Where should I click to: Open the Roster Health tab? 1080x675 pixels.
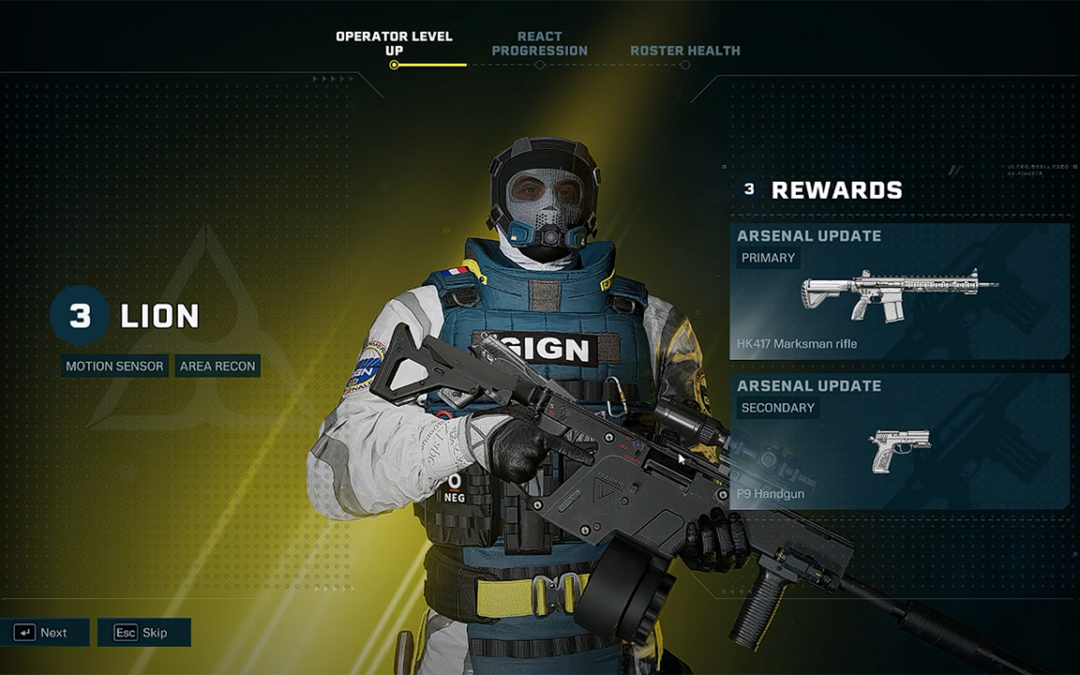pos(685,50)
